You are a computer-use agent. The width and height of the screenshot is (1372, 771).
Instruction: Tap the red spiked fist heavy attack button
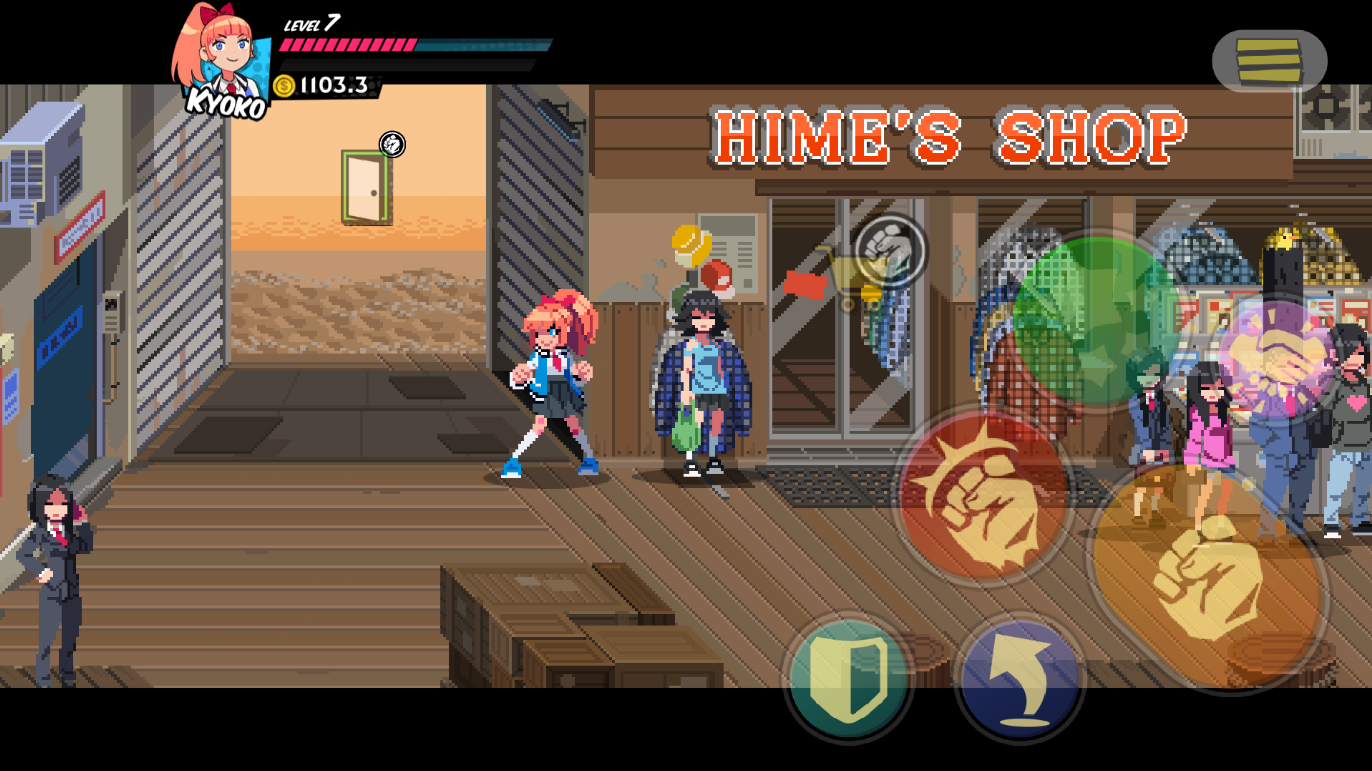coord(983,495)
